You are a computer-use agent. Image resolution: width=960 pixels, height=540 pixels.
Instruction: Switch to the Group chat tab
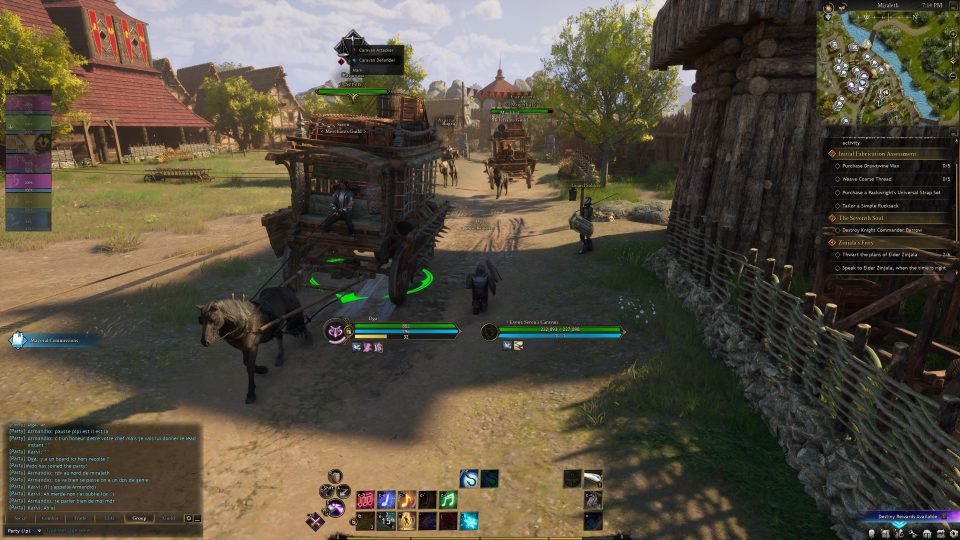(139, 518)
